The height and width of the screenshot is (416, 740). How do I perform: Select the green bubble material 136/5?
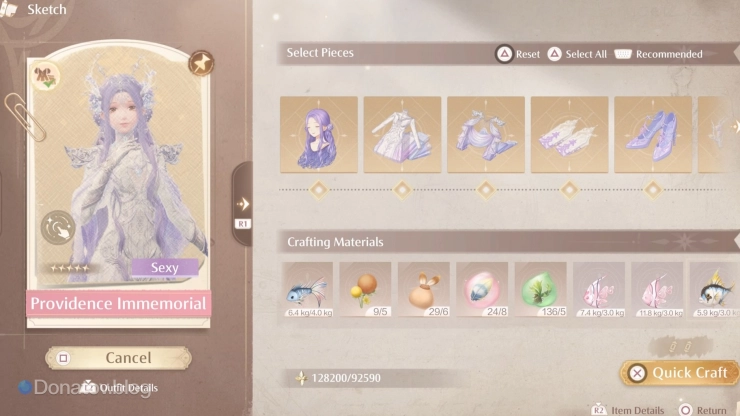tap(539, 289)
